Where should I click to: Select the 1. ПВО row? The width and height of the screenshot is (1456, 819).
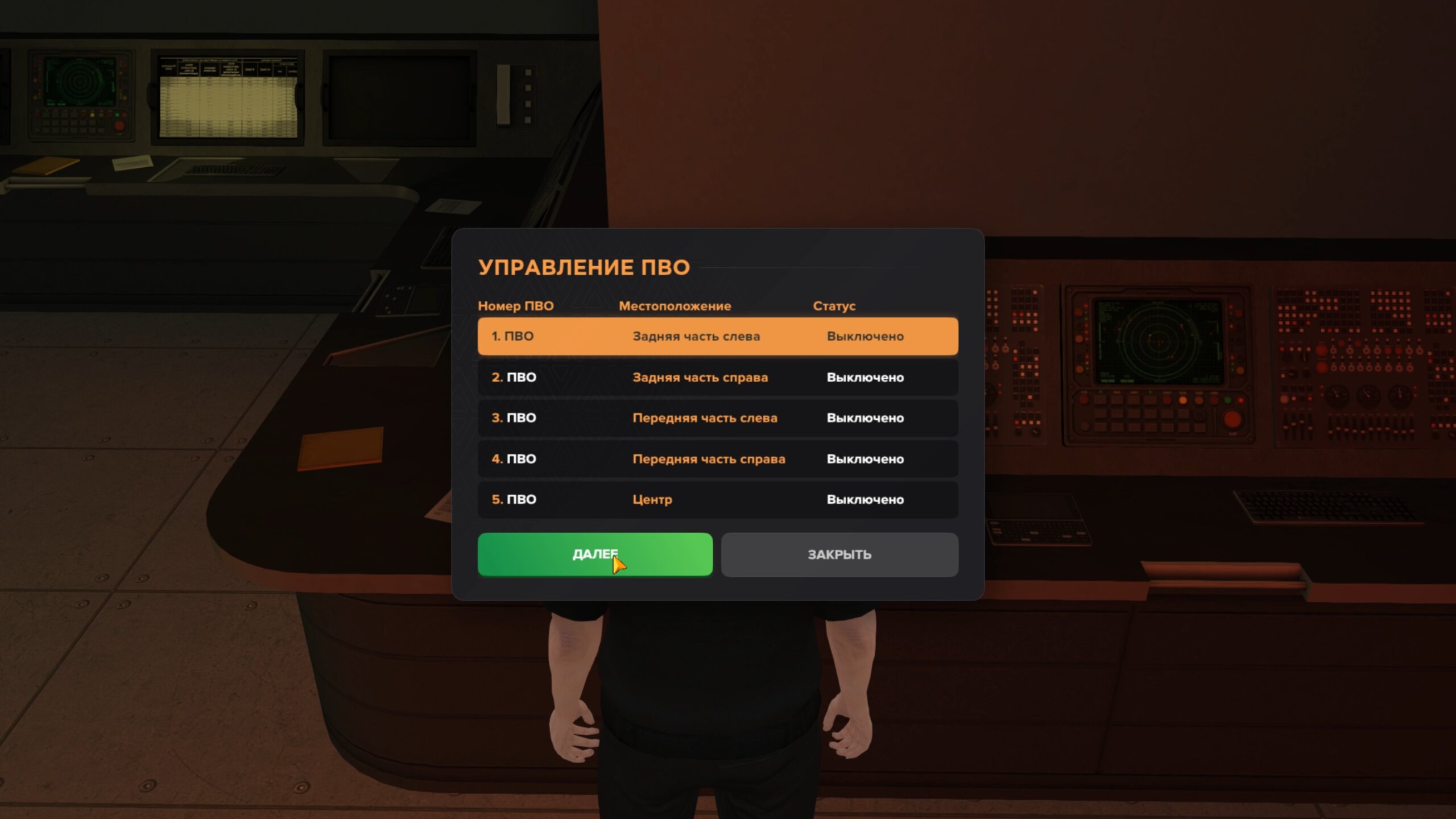pyautogui.click(x=718, y=336)
